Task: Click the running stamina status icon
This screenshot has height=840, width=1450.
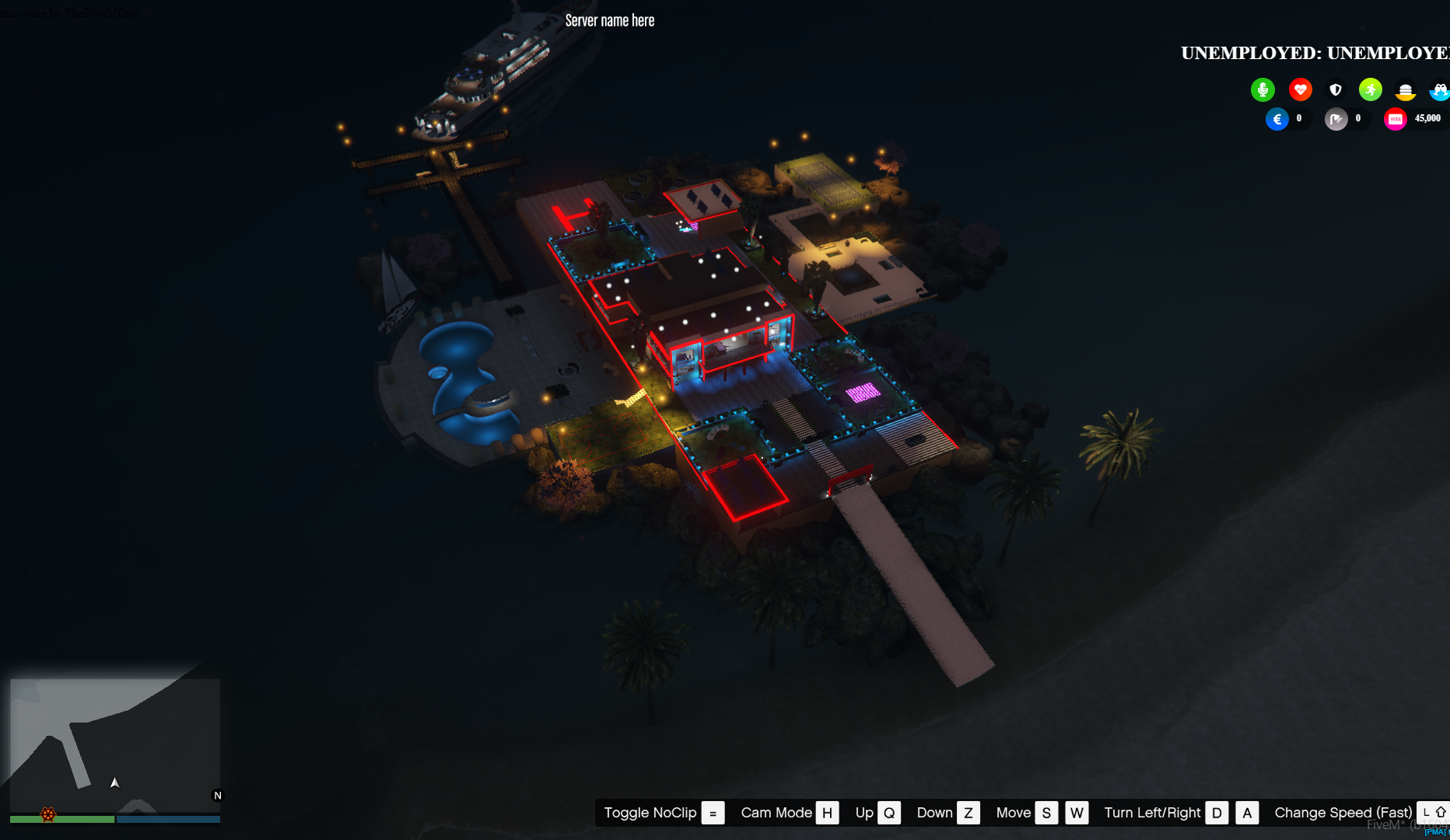Action: (x=1370, y=89)
